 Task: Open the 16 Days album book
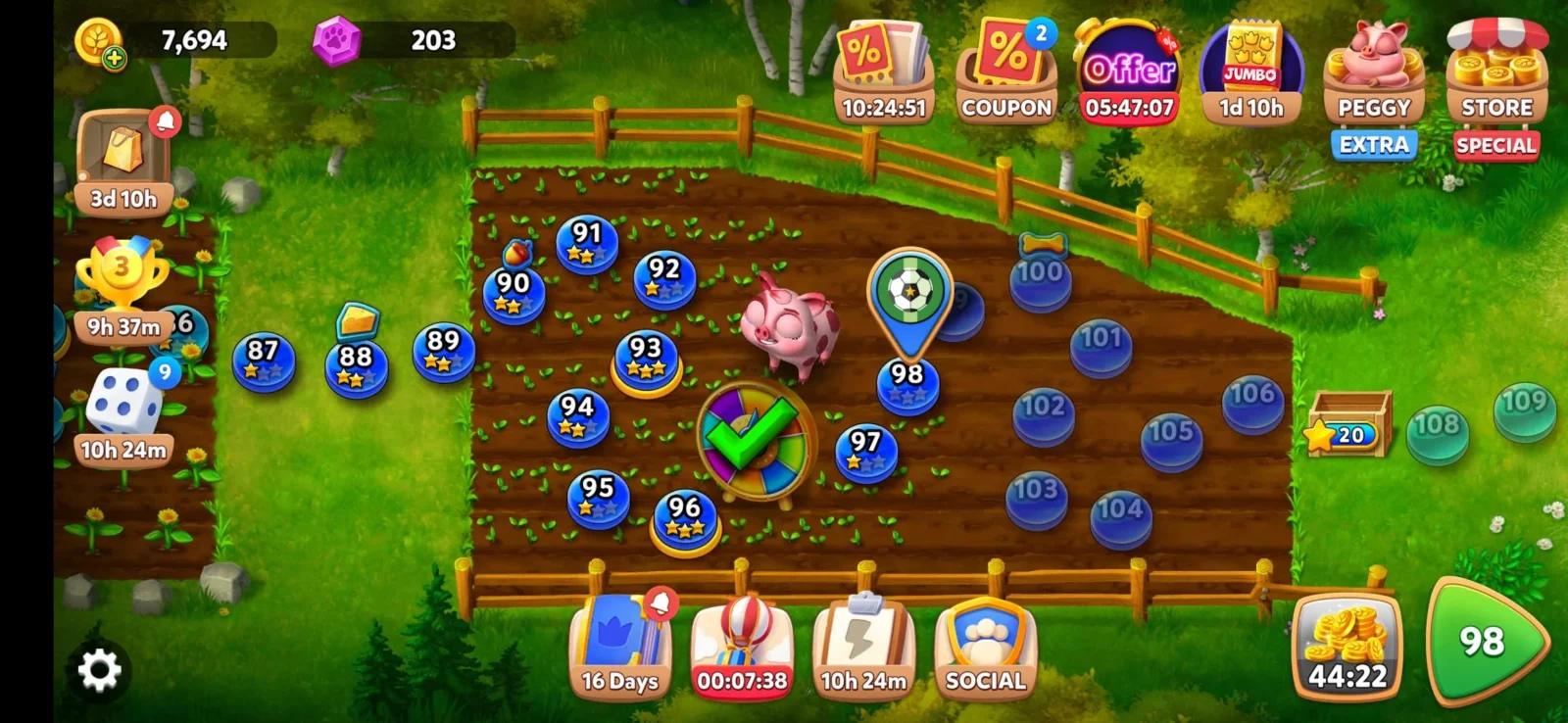pos(619,645)
